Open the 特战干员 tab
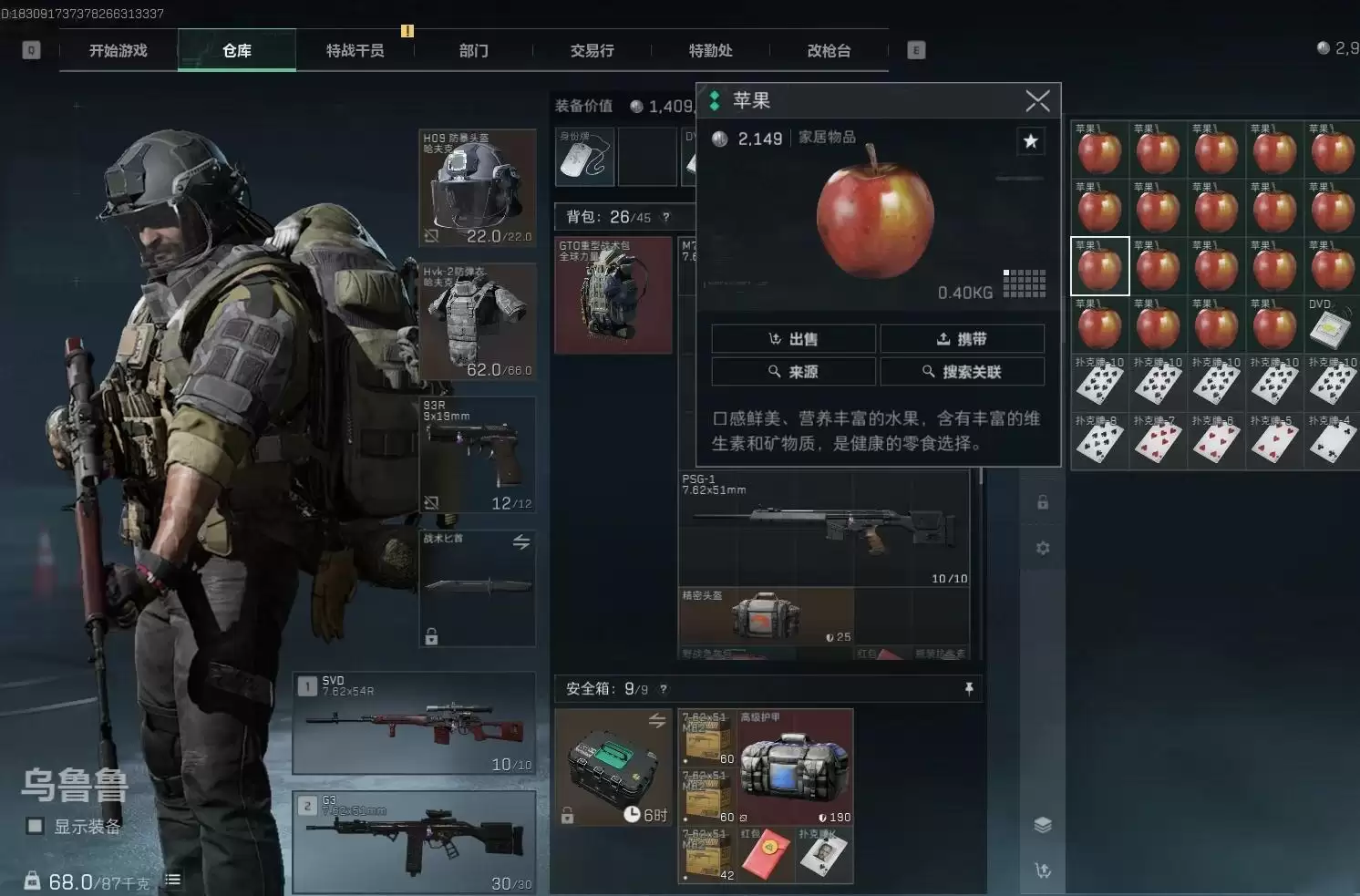1360x896 pixels. click(355, 50)
